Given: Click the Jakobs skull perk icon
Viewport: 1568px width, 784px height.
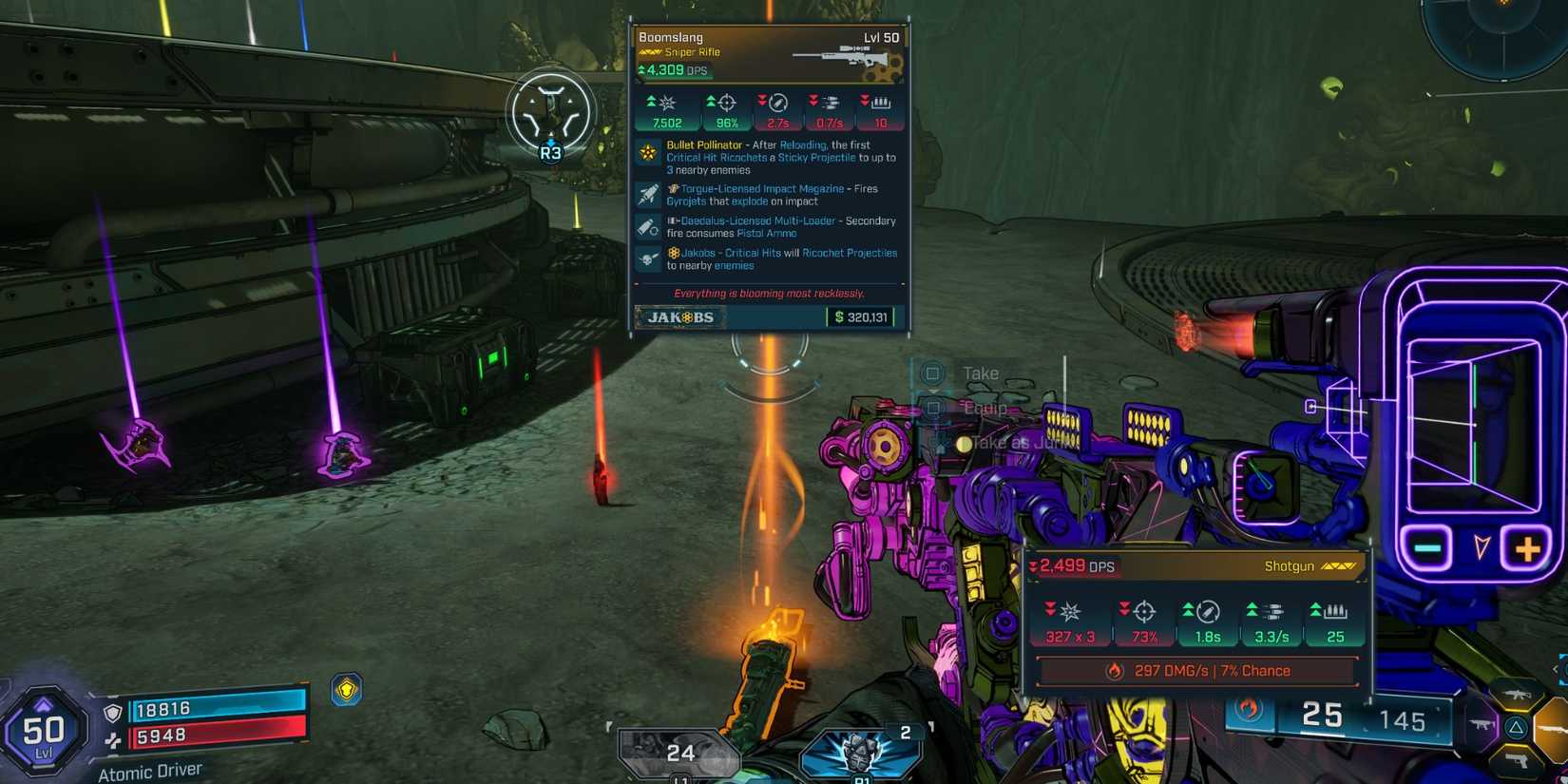Looking at the screenshot, I should coord(649,258).
